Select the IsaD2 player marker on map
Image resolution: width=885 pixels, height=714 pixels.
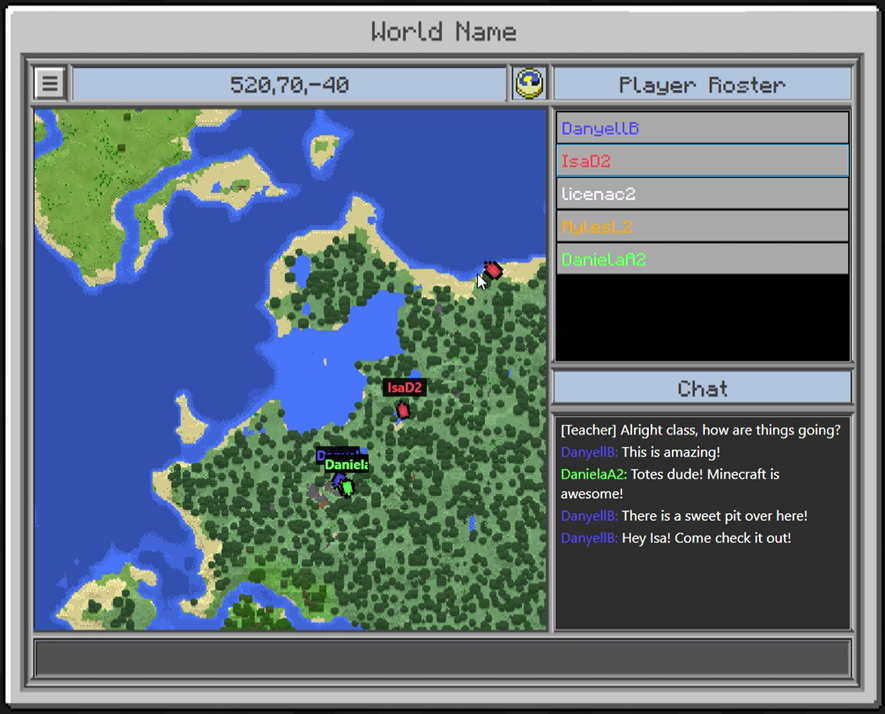point(403,409)
